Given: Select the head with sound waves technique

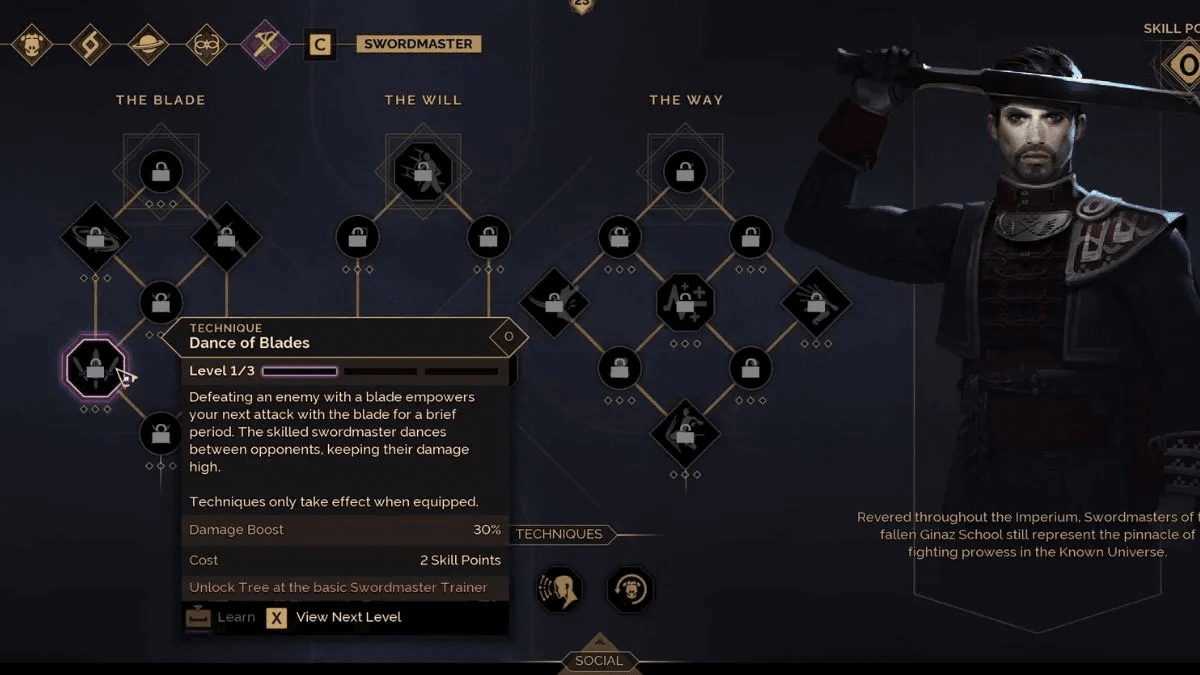Looking at the screenshot, I should 560,589.
